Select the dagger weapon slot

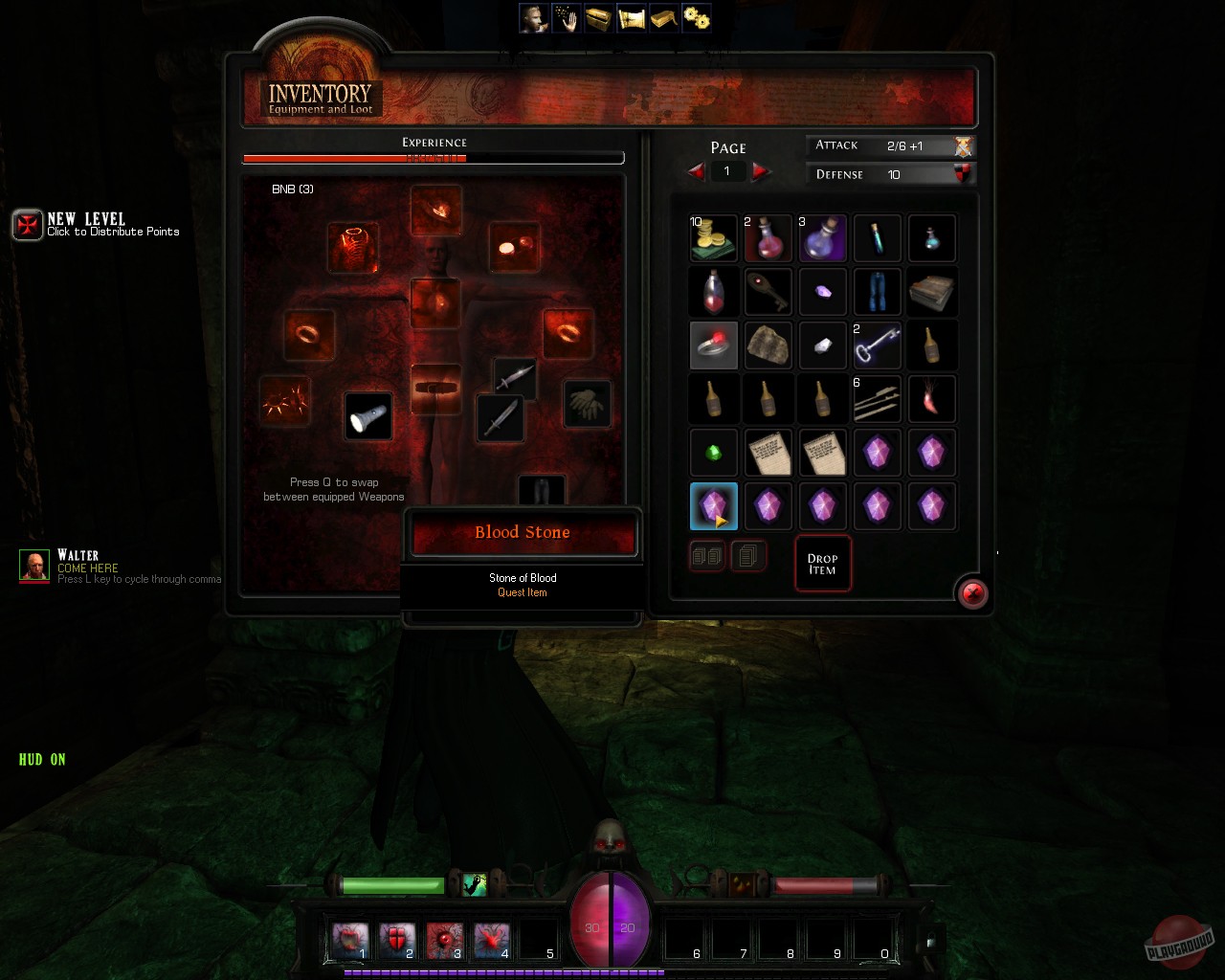501,419
